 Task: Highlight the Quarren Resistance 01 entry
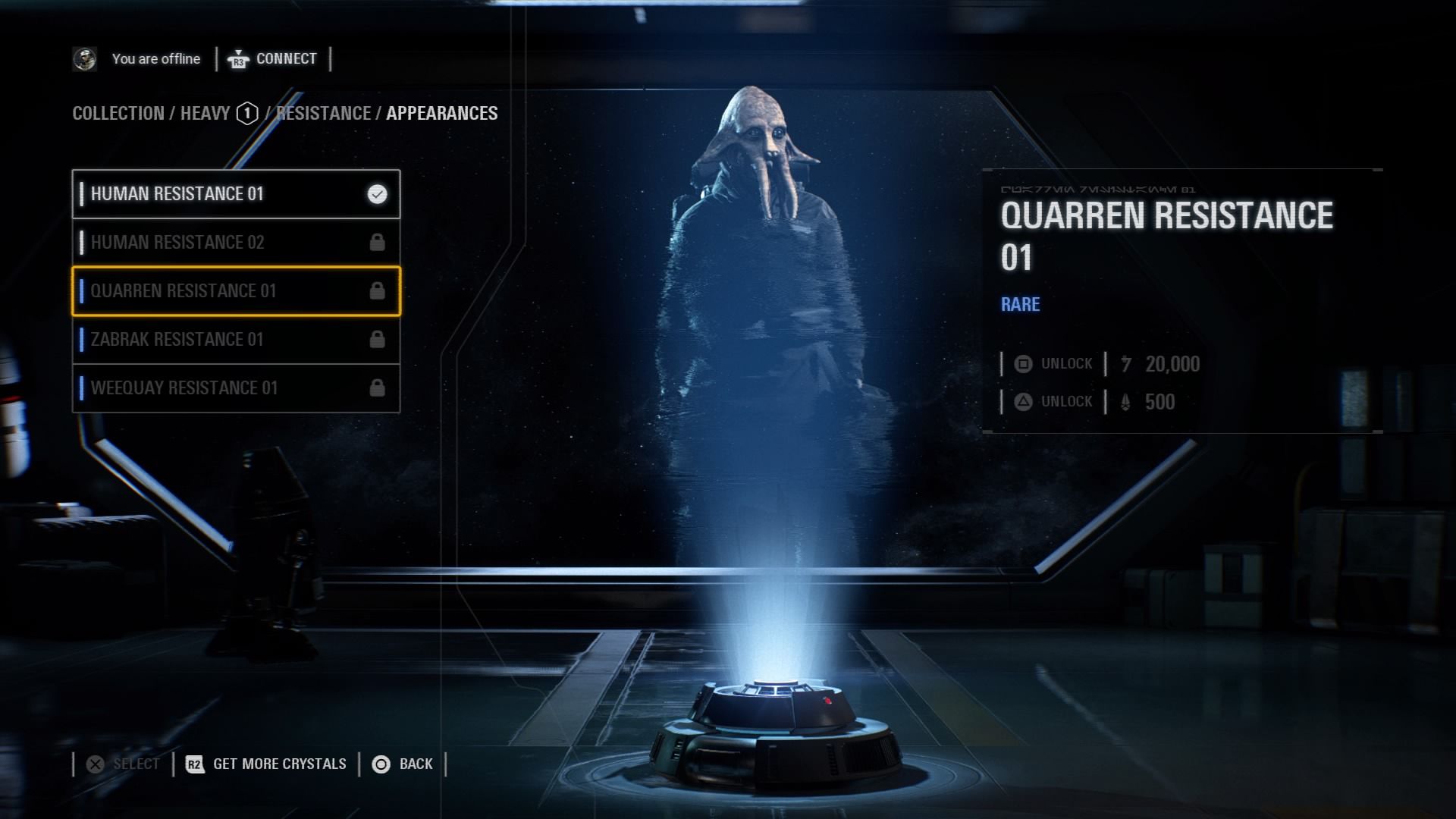(235, 291)
